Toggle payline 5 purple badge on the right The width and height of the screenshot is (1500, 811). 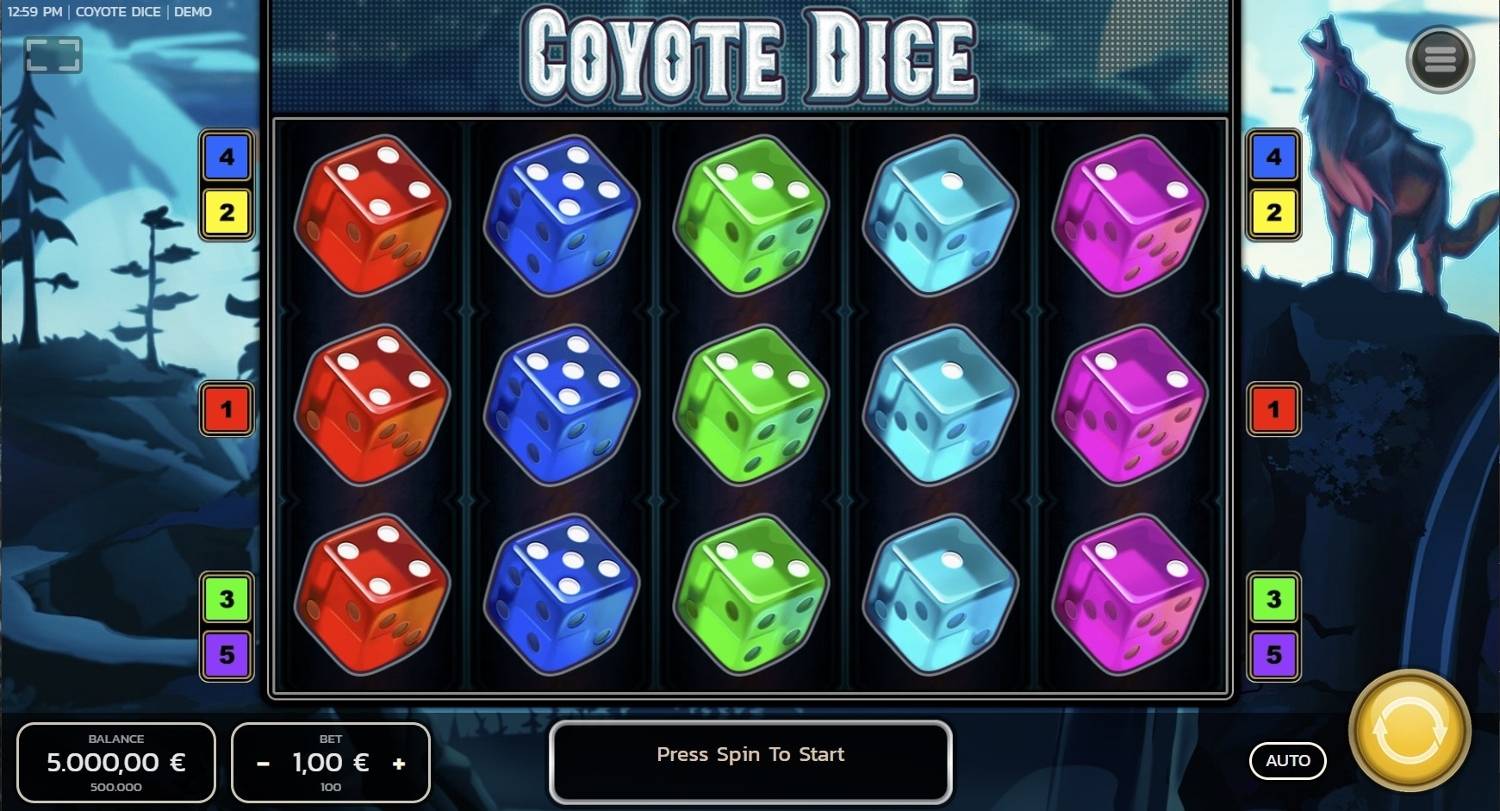click(1274, 655)
